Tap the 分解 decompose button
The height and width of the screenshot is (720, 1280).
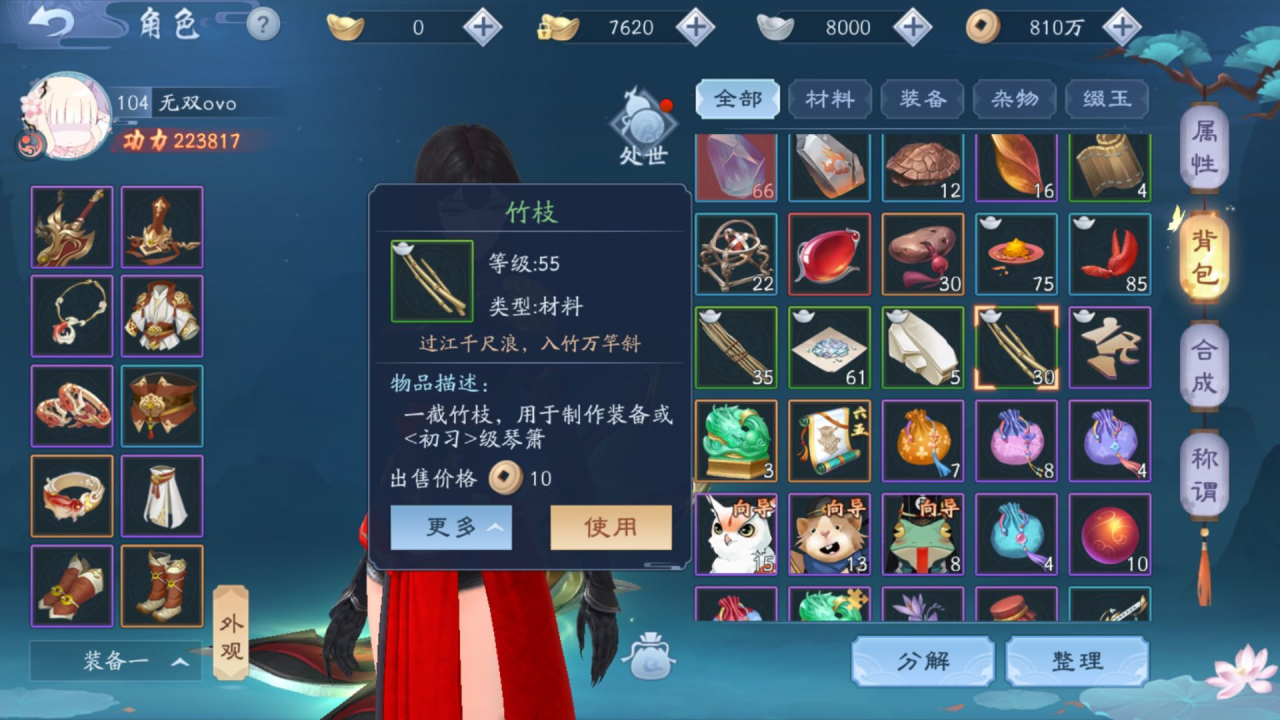922,661
